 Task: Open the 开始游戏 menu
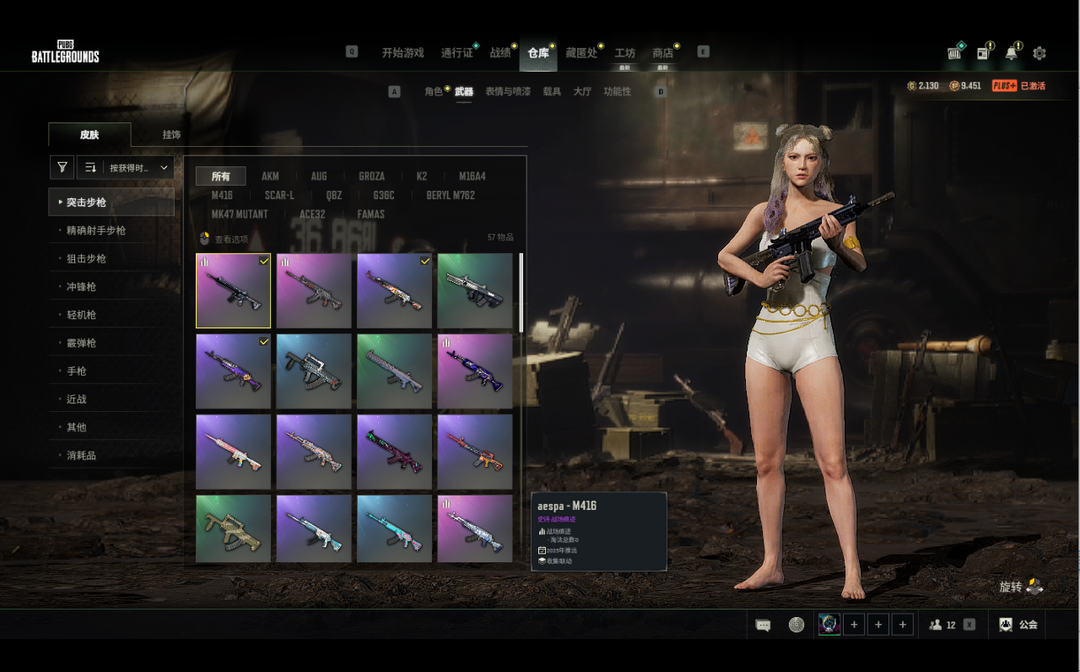[x=402, y=53]
